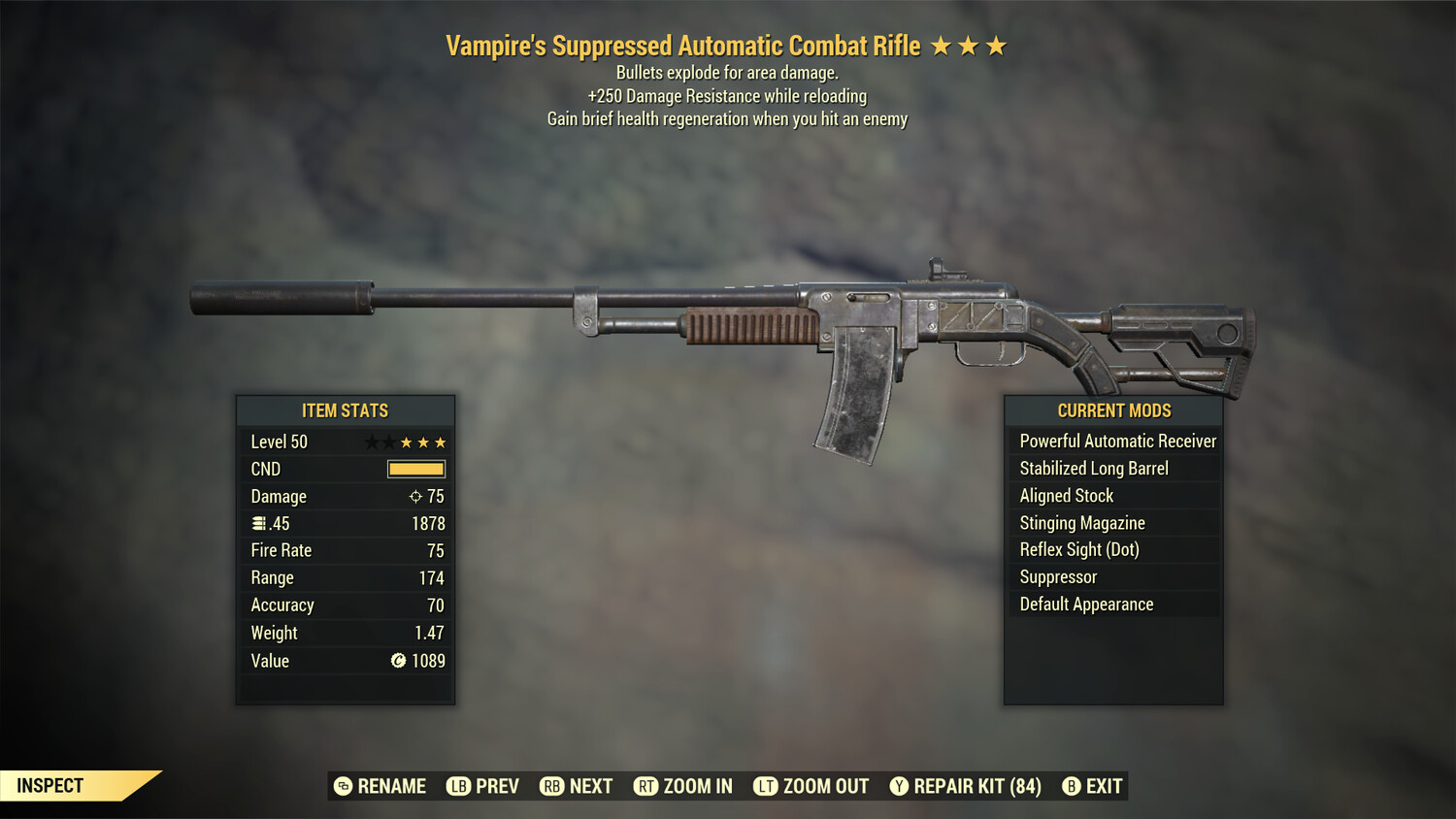Click the RT Zoom In icon
This screenshot has width=1456, height=819.
click(646, 786)
